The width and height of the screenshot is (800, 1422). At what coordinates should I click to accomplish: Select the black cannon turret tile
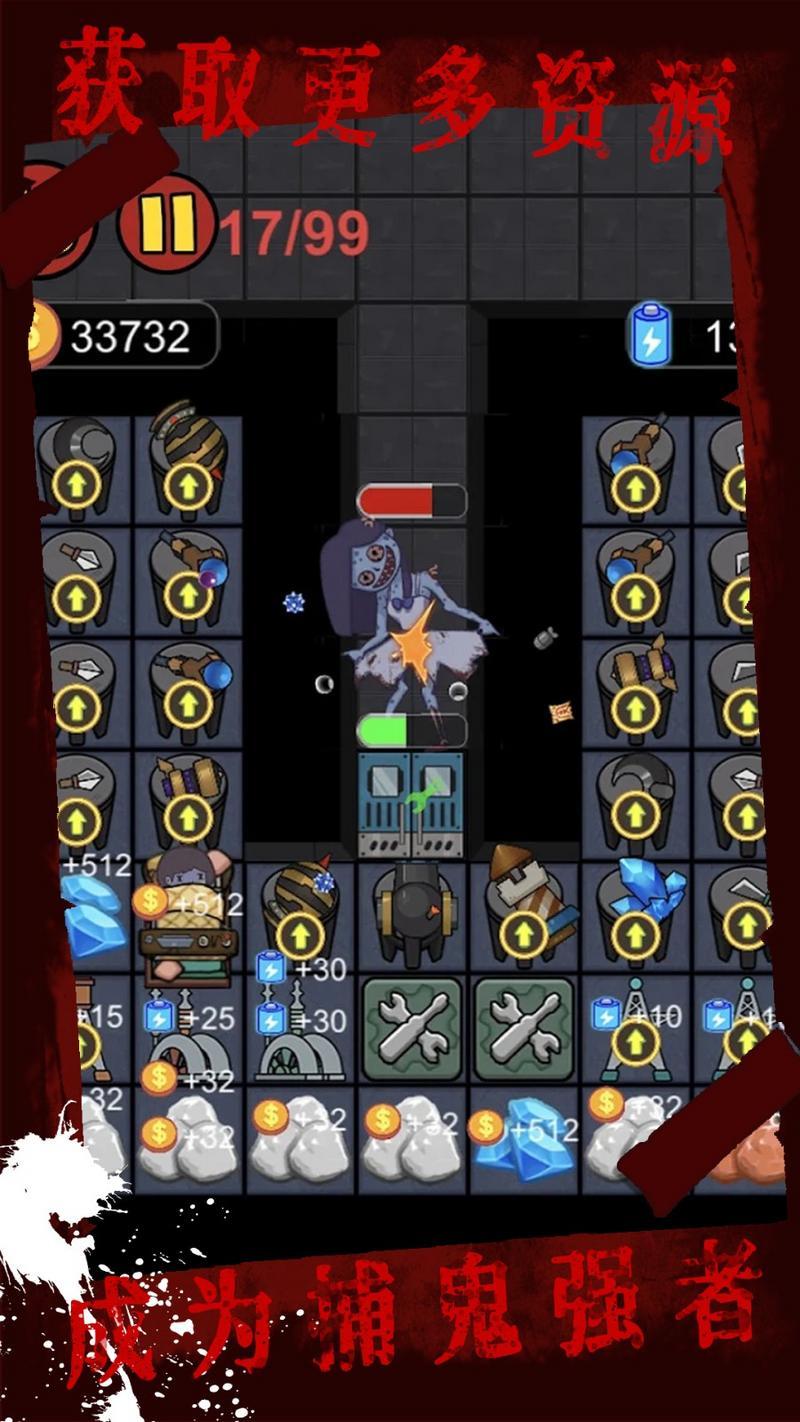pyautogui.click(x=411, y=913)
